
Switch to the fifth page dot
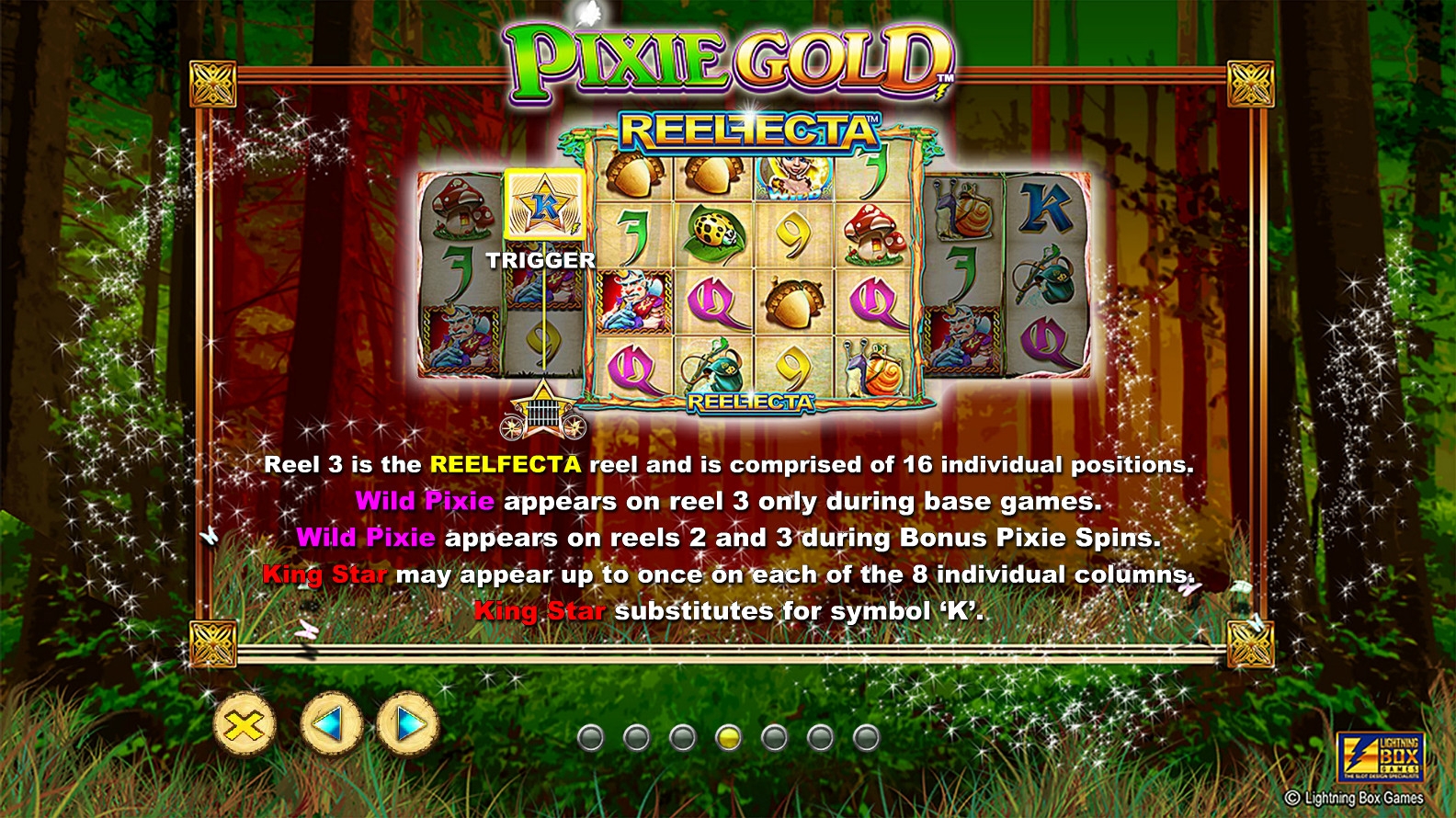pyautogui.click(x=774, y=737)
